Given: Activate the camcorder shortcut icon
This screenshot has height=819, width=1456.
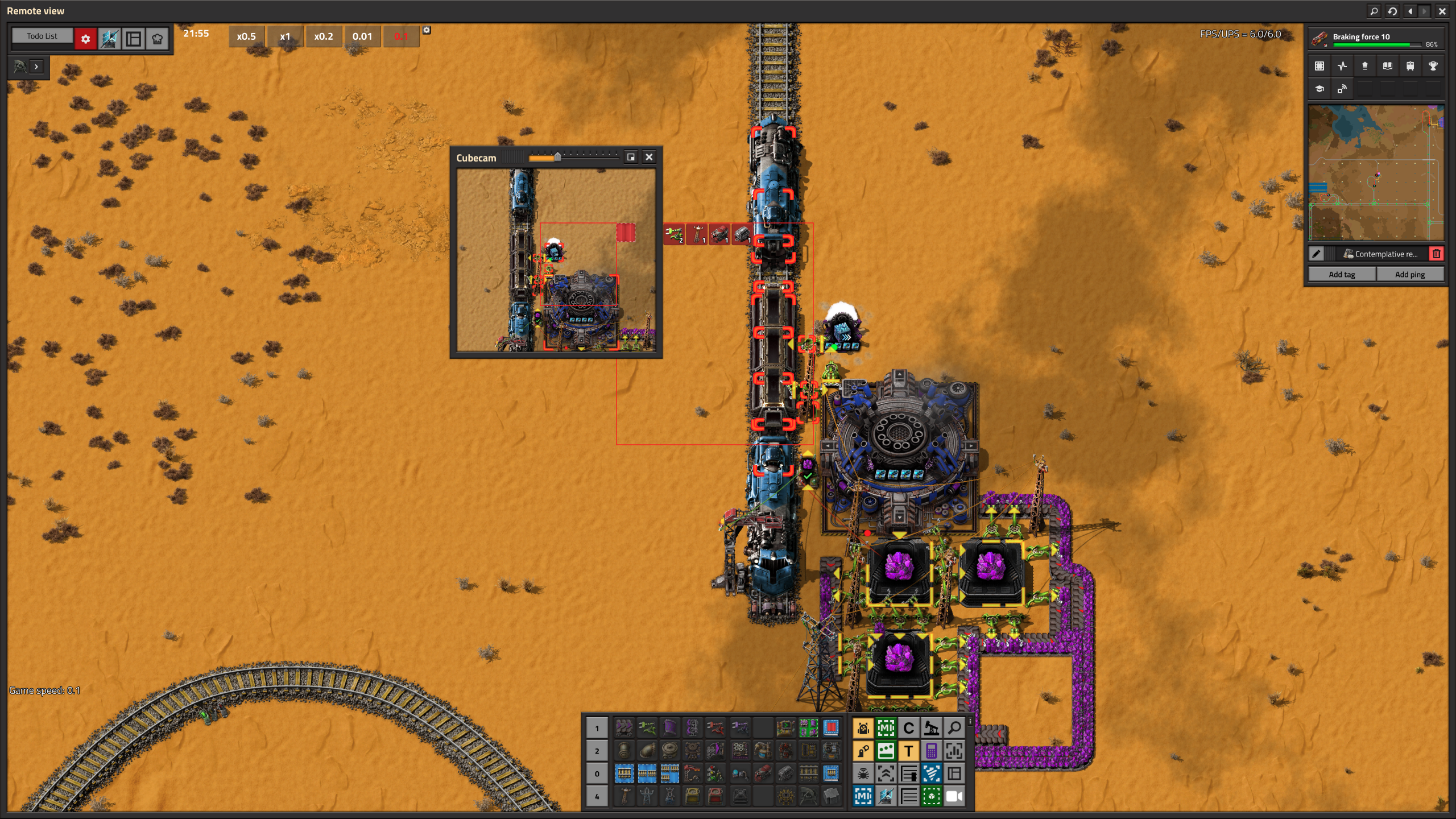Looking at the screenshot, I should (x=953, y=796).
